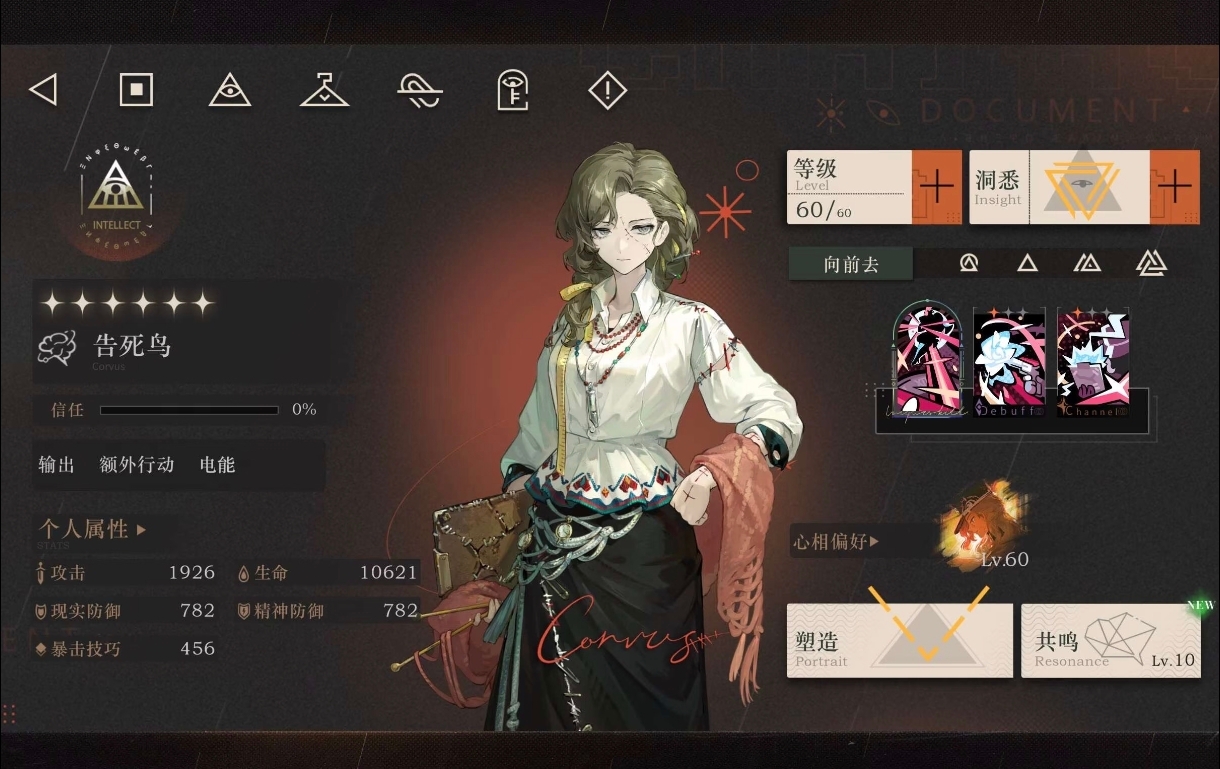The height and width of the screenshot is (769, 1220).
Task: Click the INTELLECT afflatus emblem
Action: tap(117, 193)
